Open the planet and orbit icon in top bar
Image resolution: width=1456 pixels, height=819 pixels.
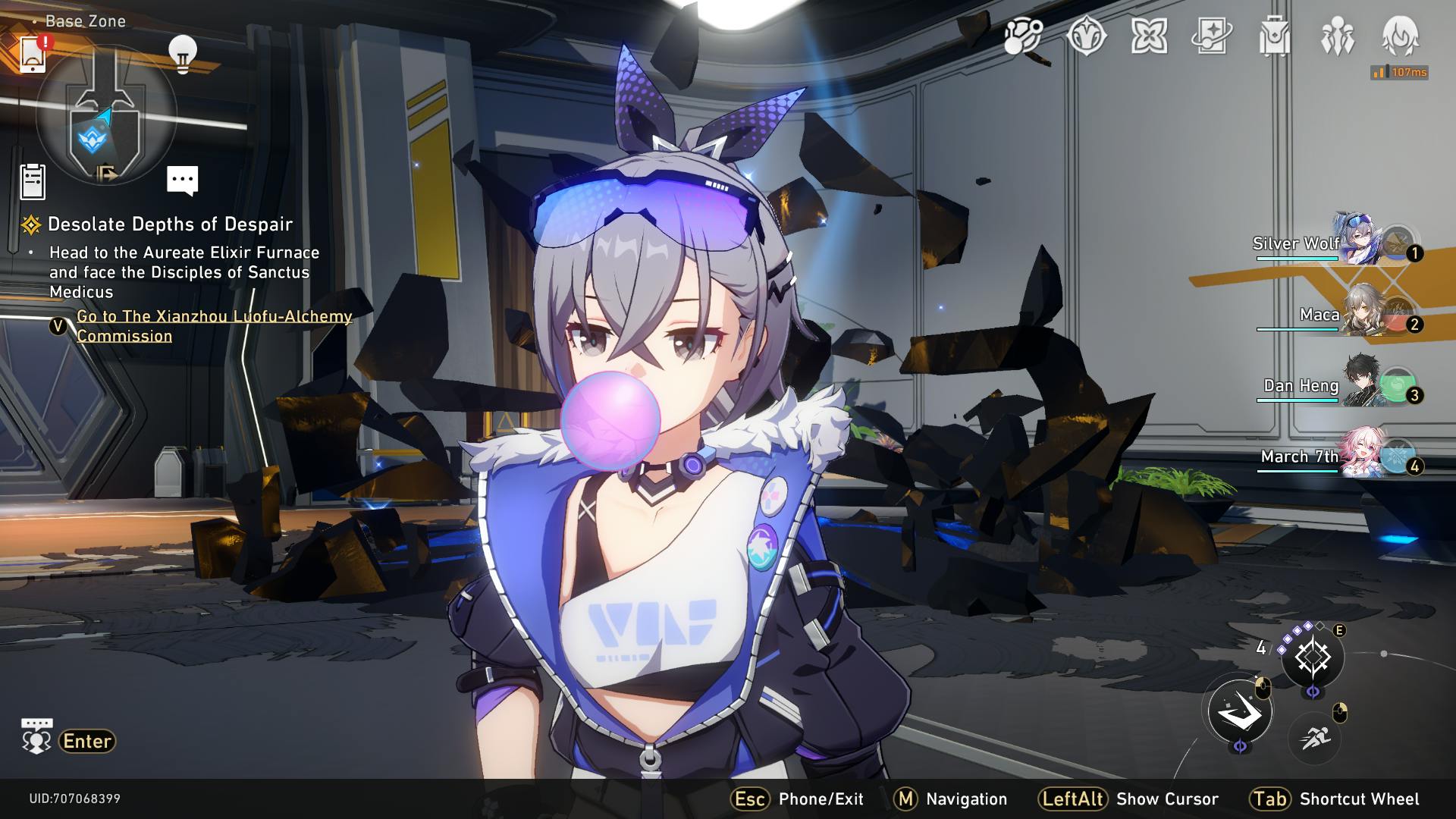1023,36
